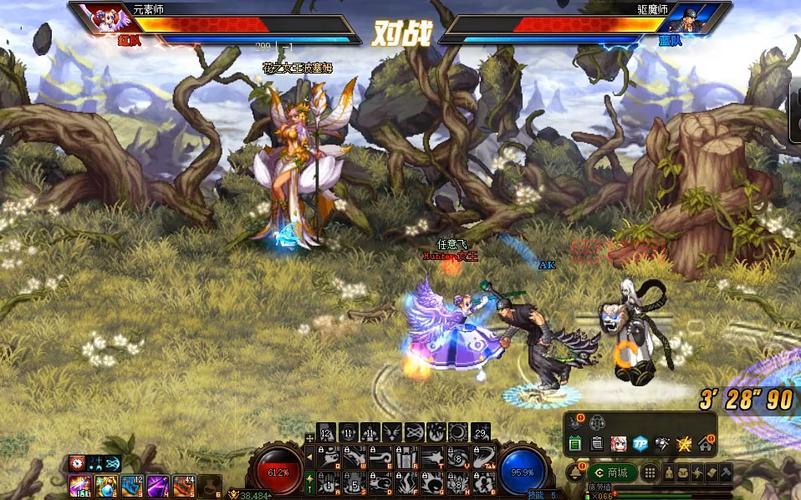Select the red clock buff icon

pyautogui.click(x=77, y=464)
